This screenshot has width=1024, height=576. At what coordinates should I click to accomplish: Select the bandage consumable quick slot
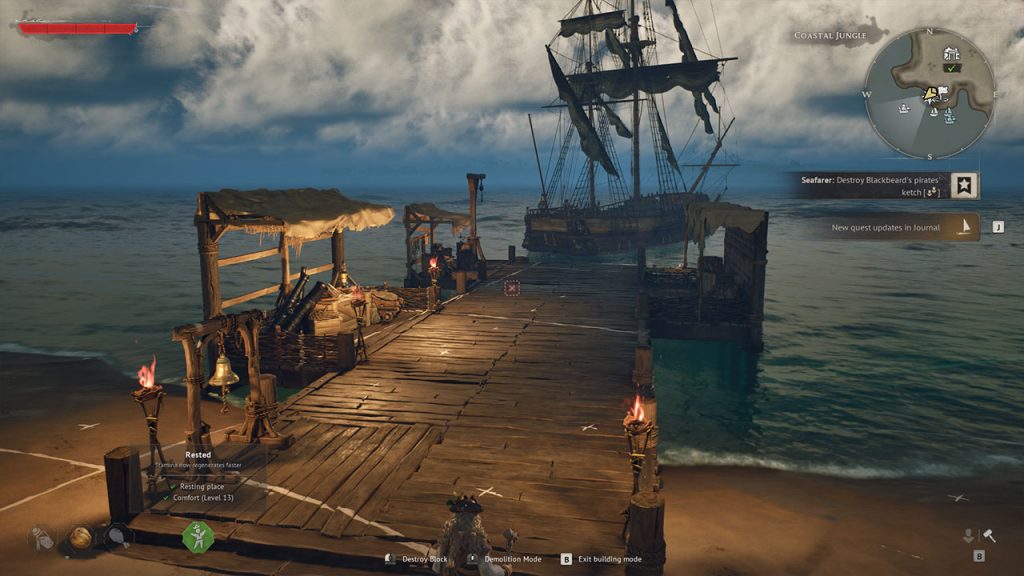[42, 538]
